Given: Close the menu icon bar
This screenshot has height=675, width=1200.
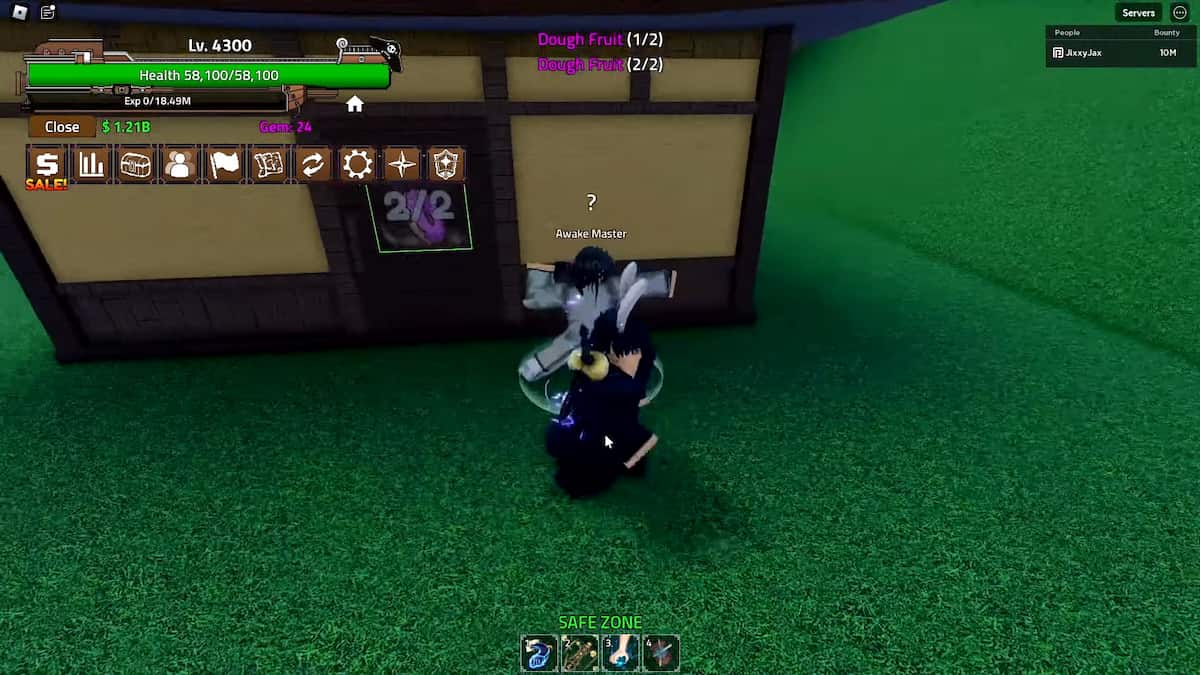Looking at the screenshot, I should point(61,127).
